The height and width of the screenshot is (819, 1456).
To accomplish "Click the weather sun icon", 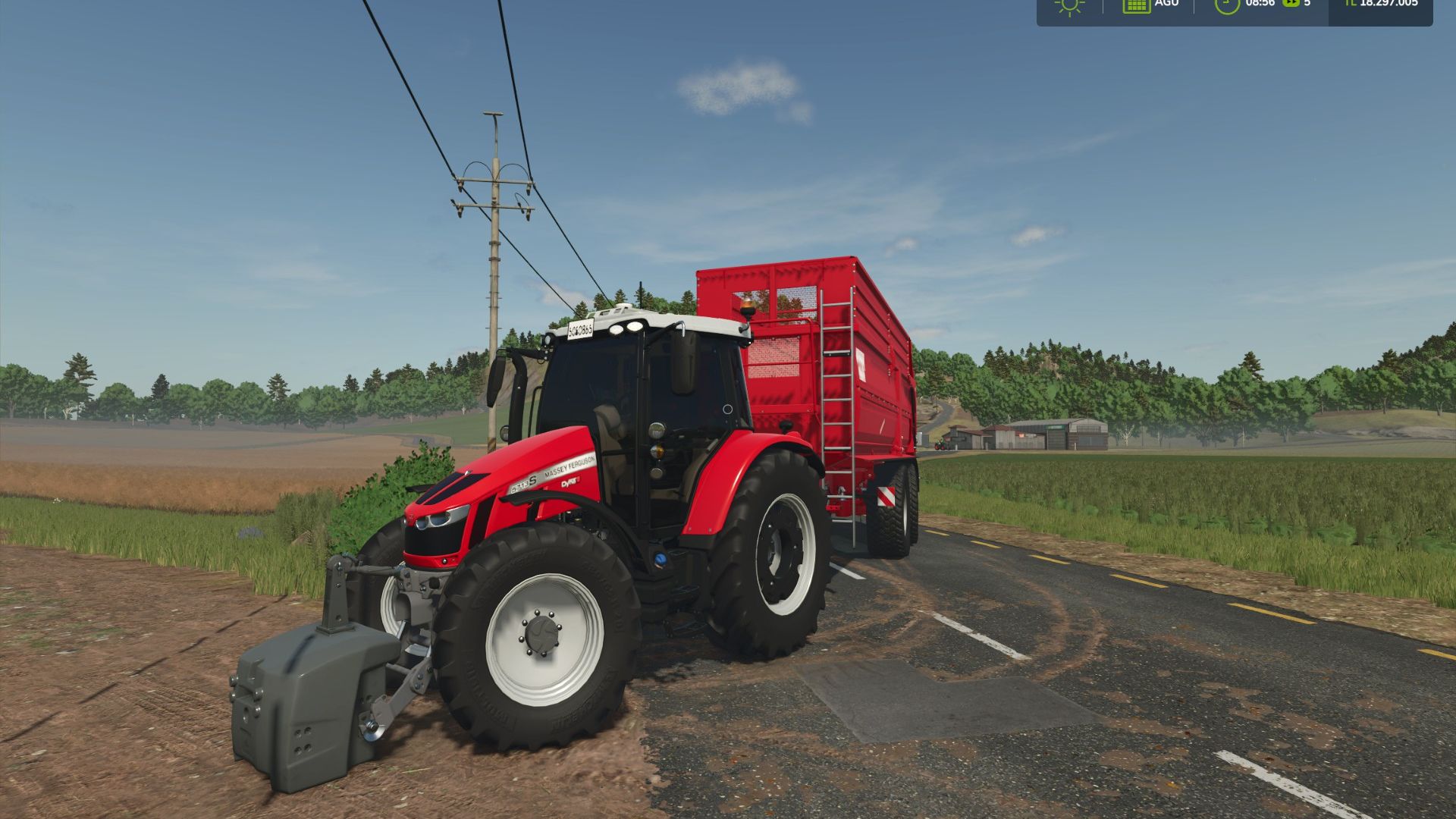I will [1069, 6].
